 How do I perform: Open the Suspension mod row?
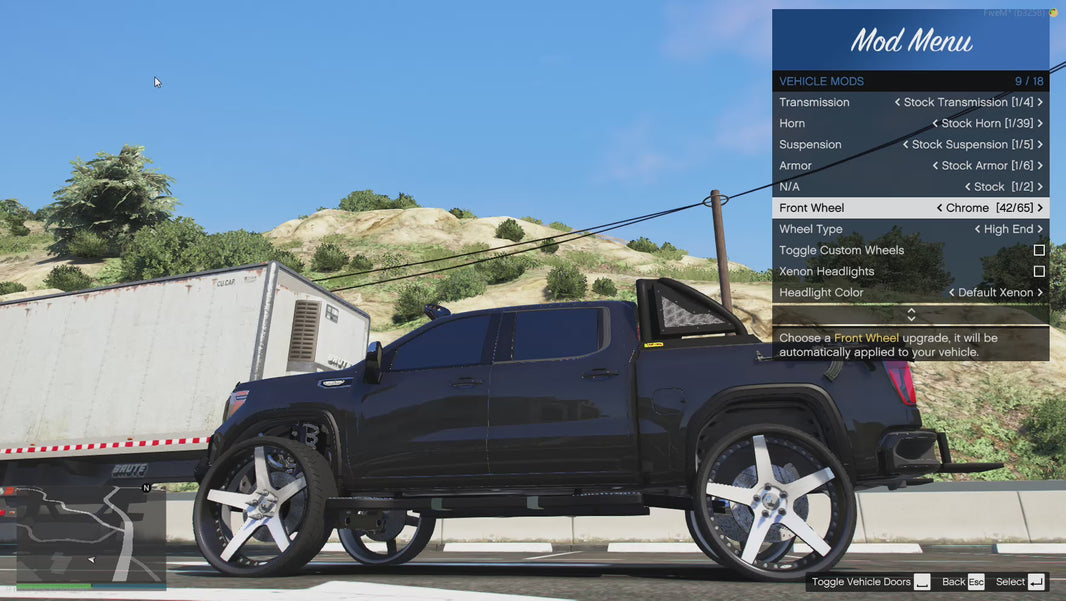(x=910, y=144)
